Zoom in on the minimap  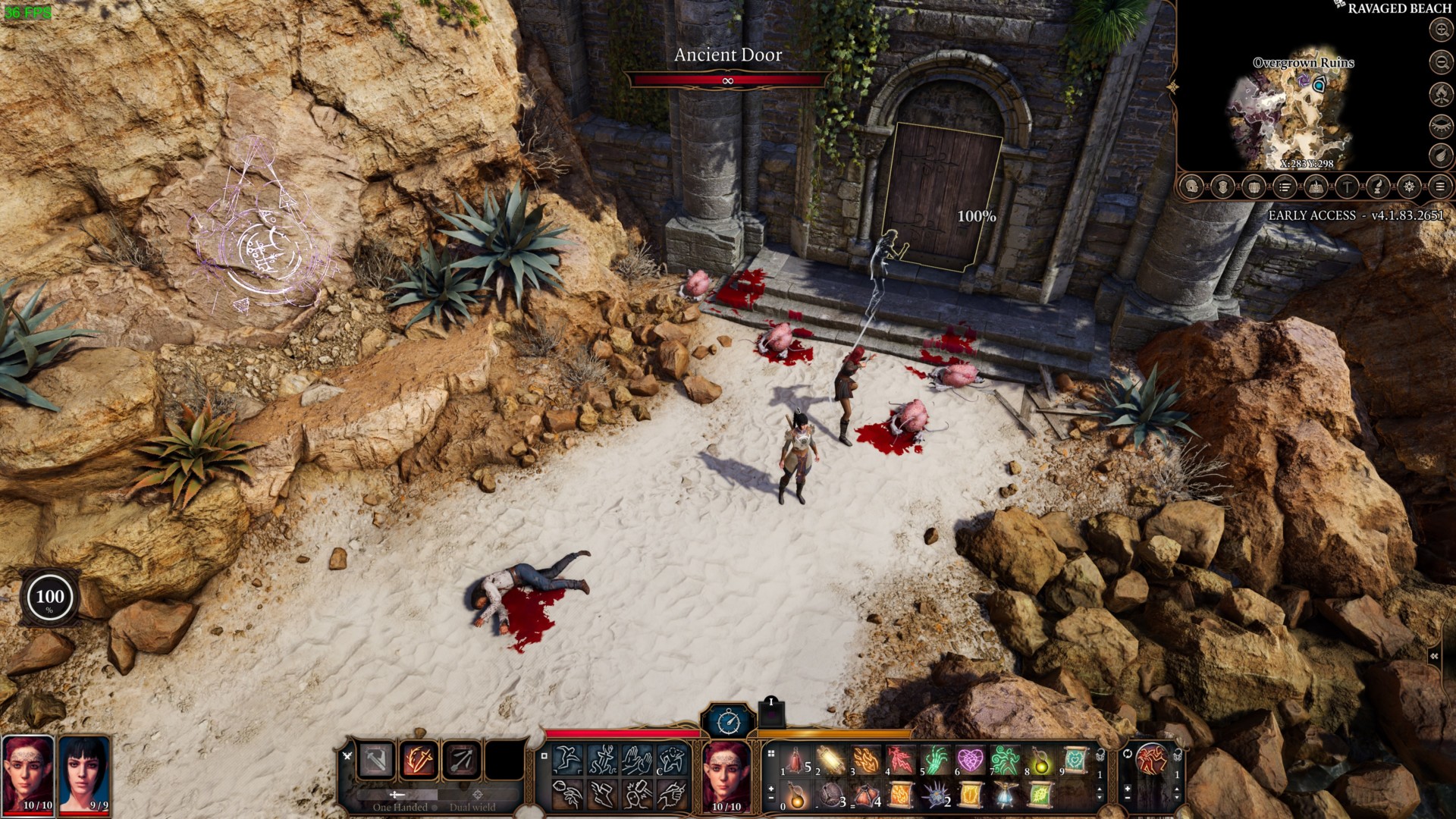click(x=1440, y=30)
